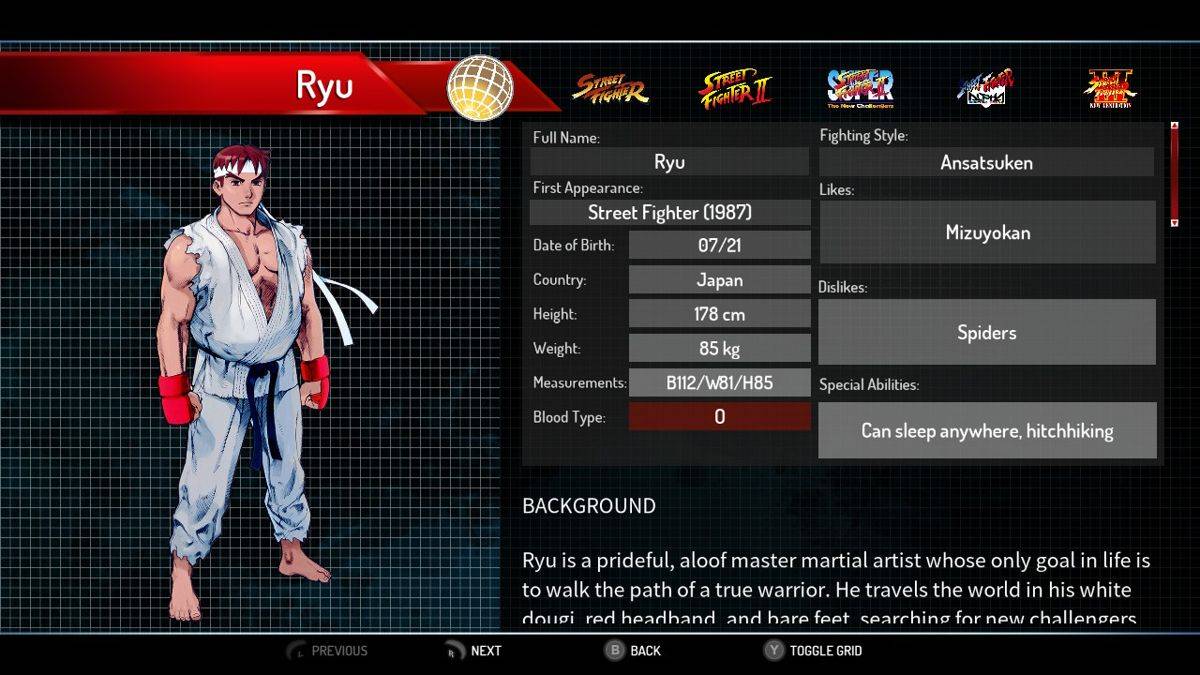Click the red scrollbar on the bio panel

click(x=1175, y=175)
